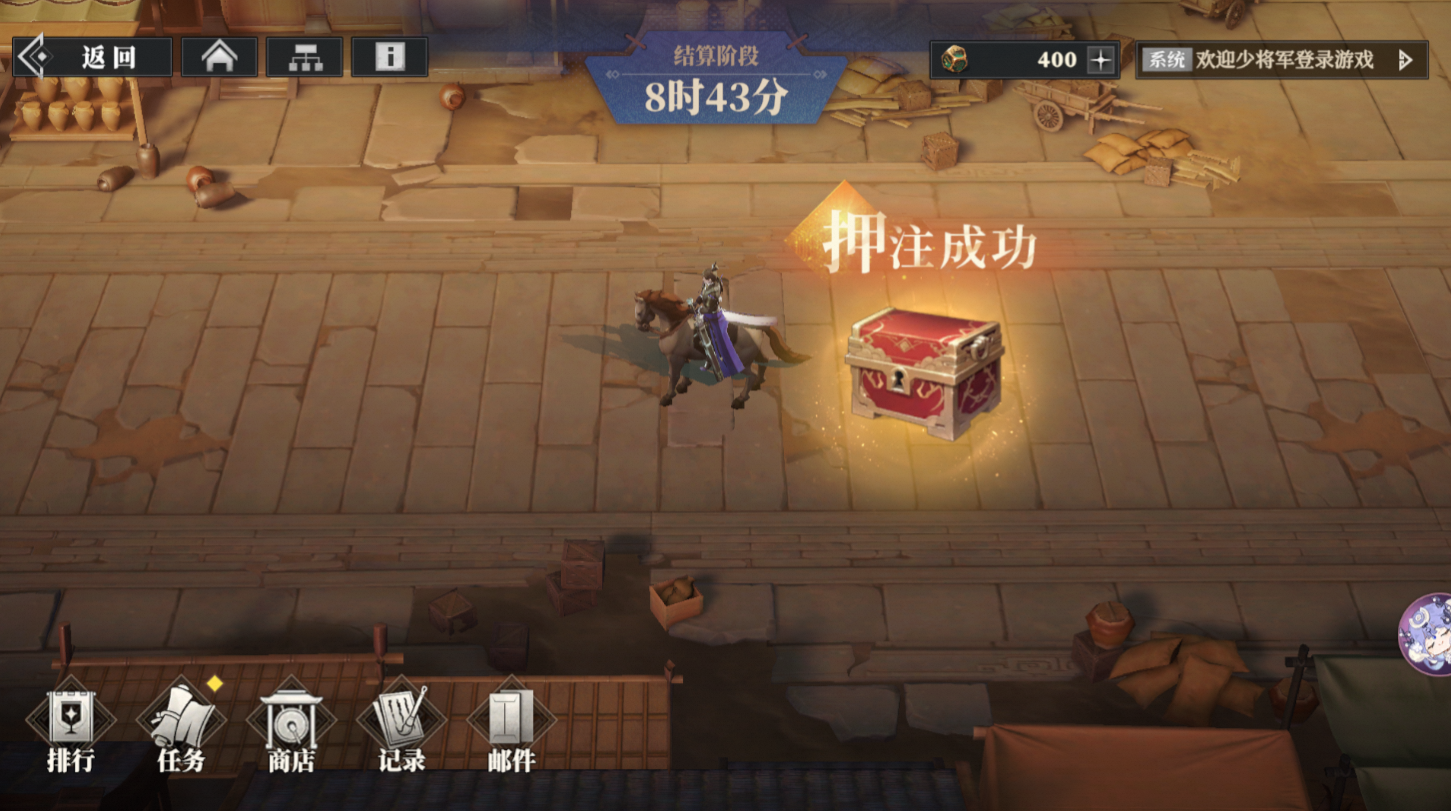The width and height of the screenshot is (1451, 811).
Task: Open the formation chart icon near top left
Action: point(305,57)
